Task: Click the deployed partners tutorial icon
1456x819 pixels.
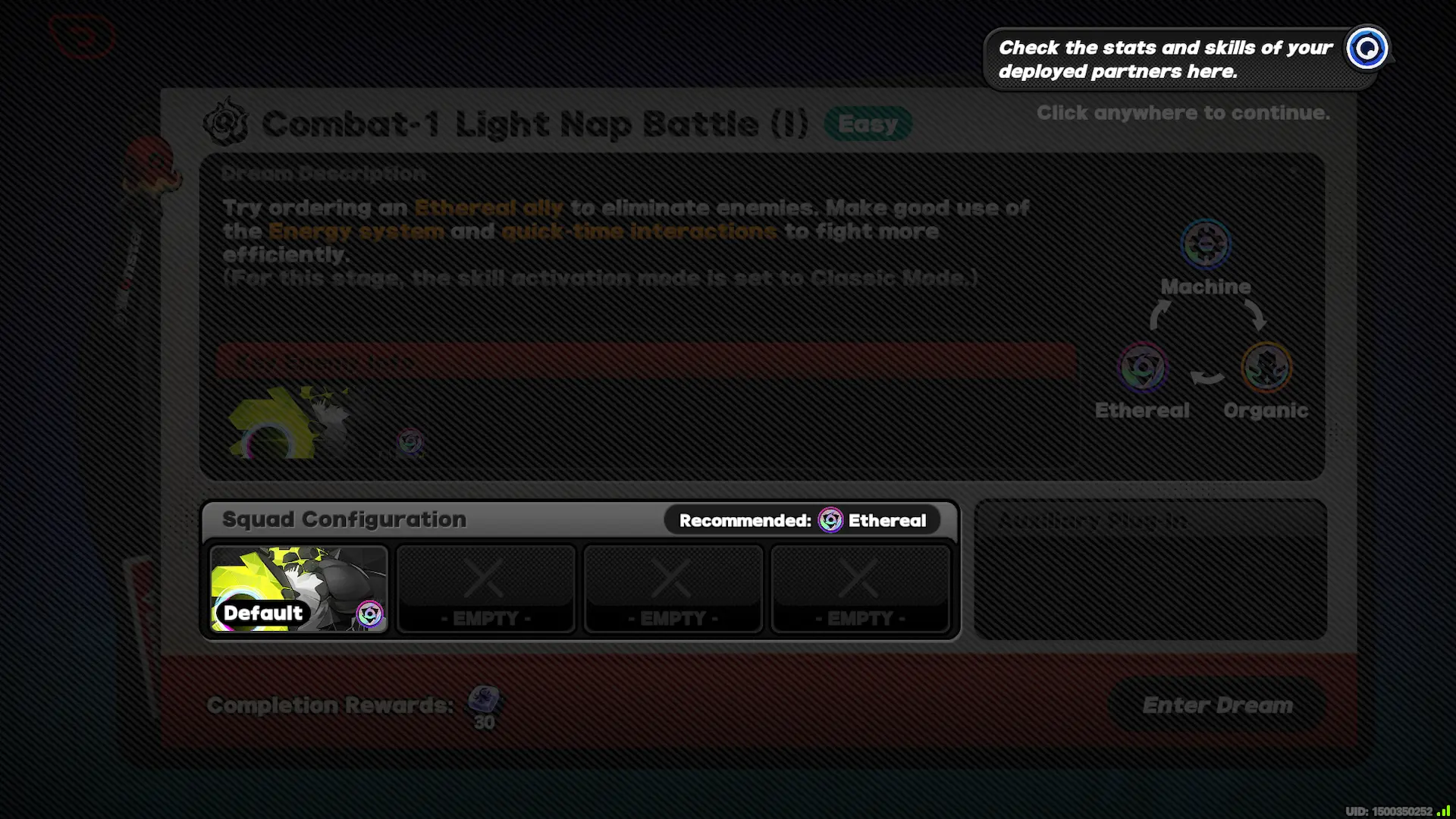Action: [x=1367, y=49]
